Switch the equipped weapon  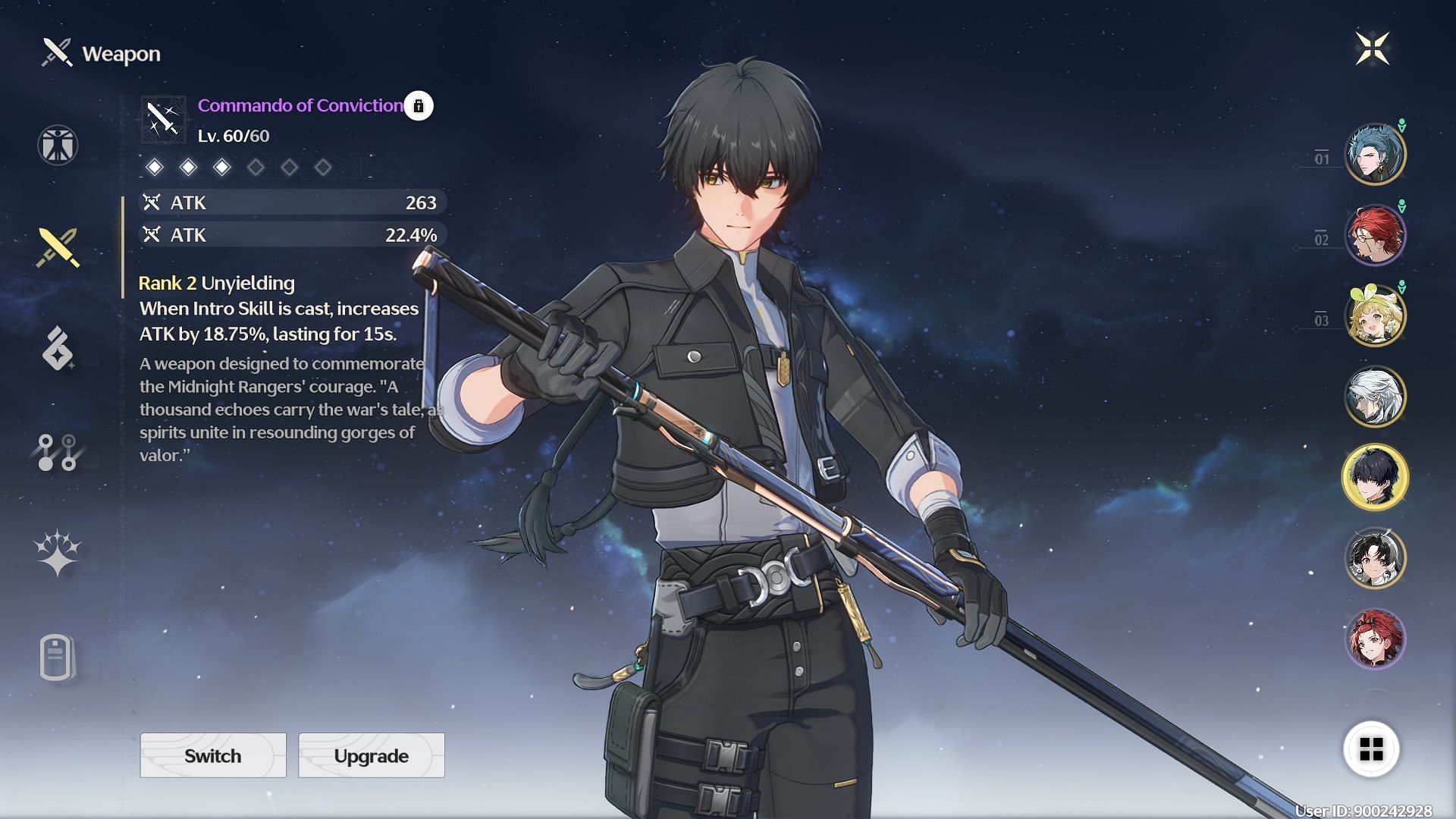click(213, 755)
